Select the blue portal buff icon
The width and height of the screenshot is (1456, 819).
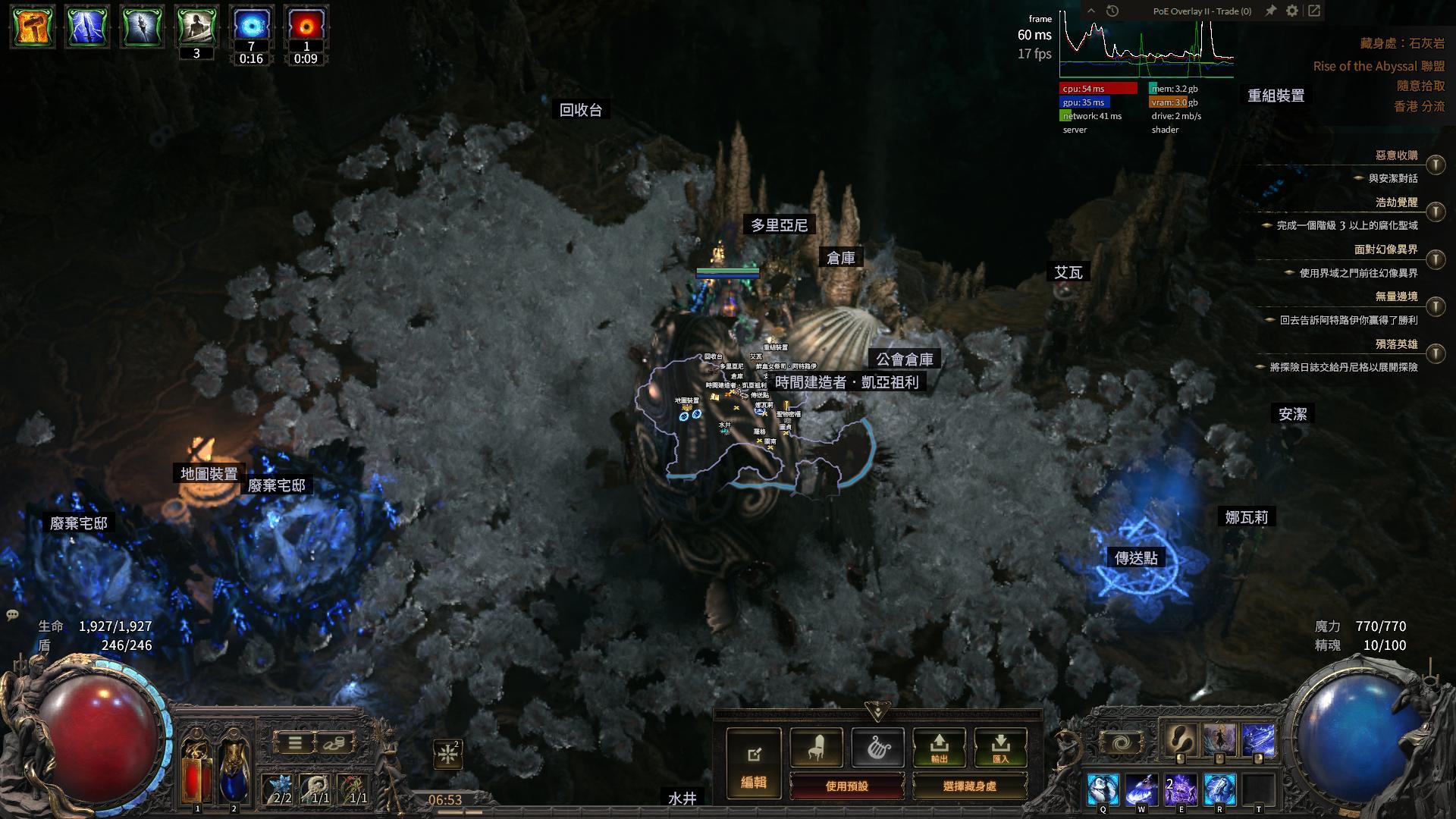[251, 27]
